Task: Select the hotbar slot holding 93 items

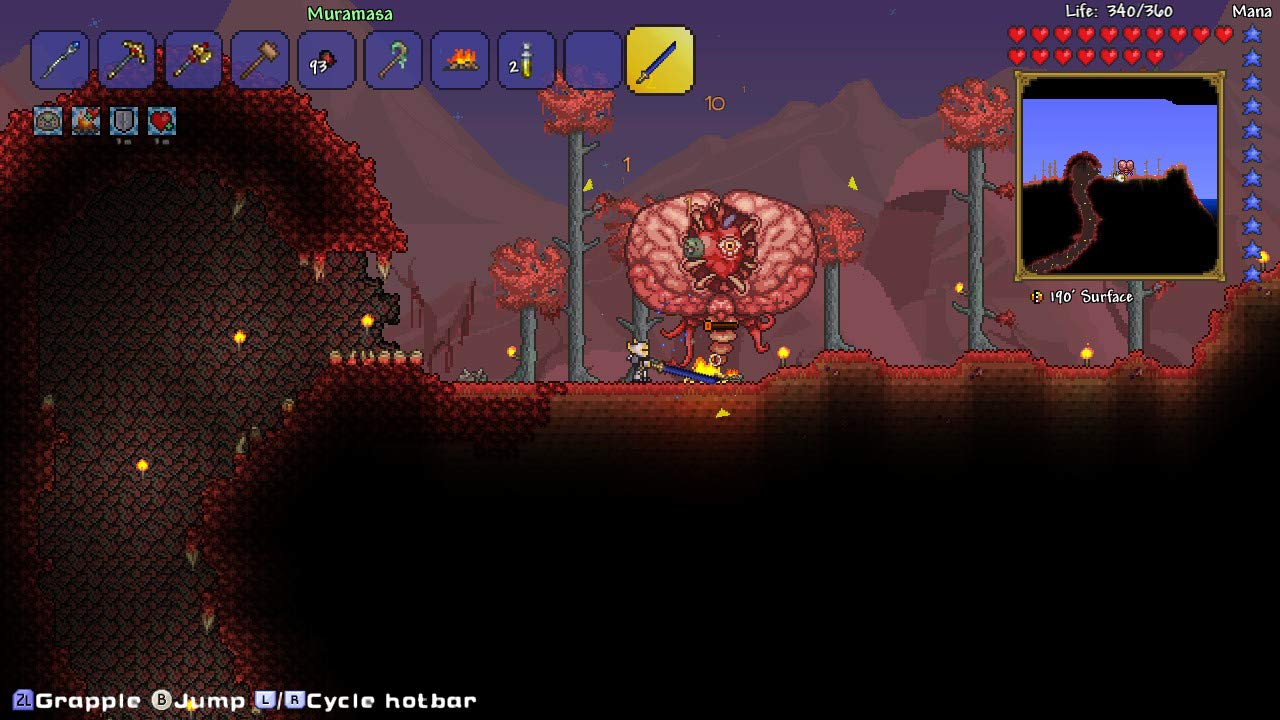Action: [x=326, y=61]
